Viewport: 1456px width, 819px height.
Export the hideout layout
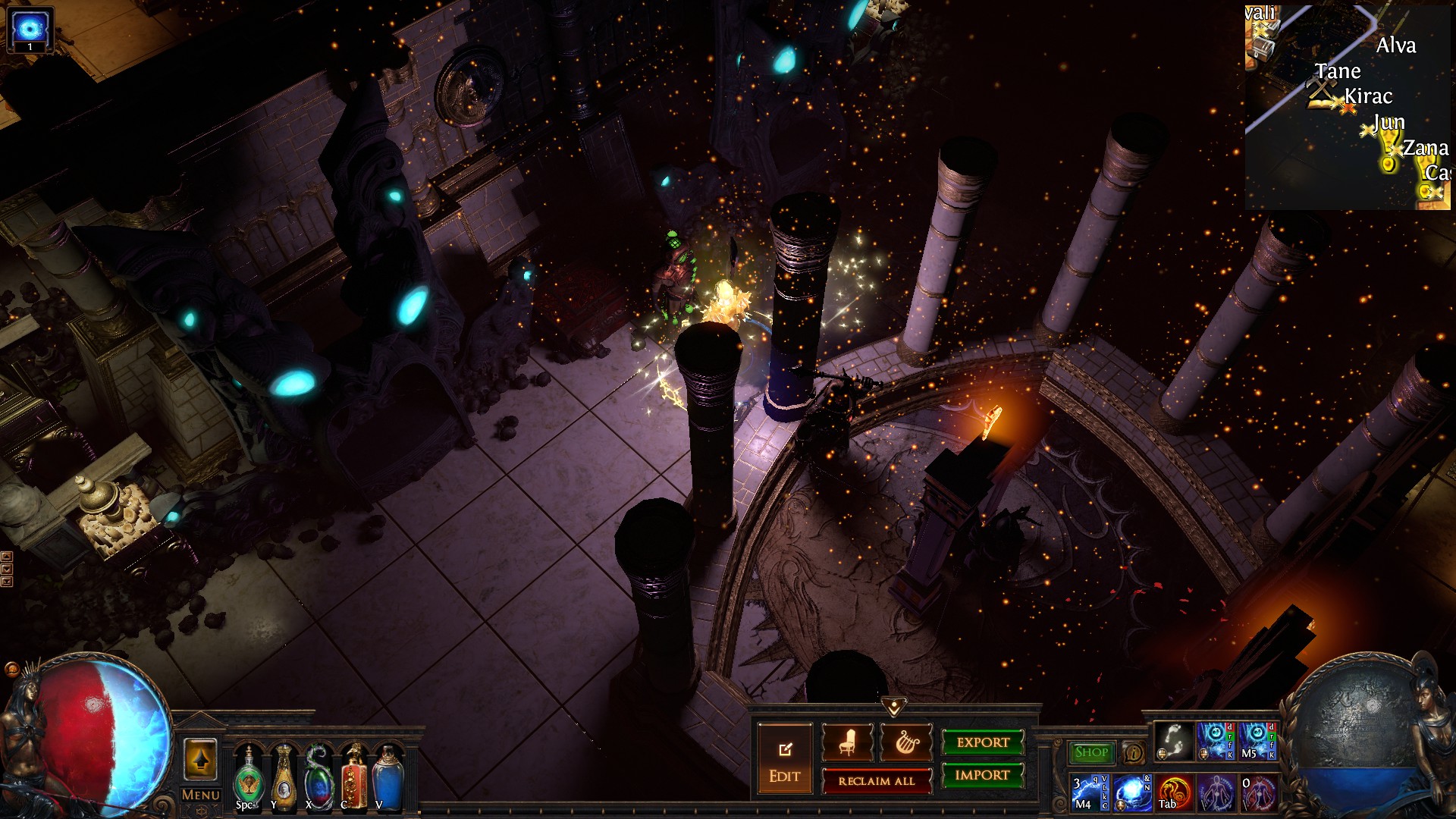(x=983, y=742)
